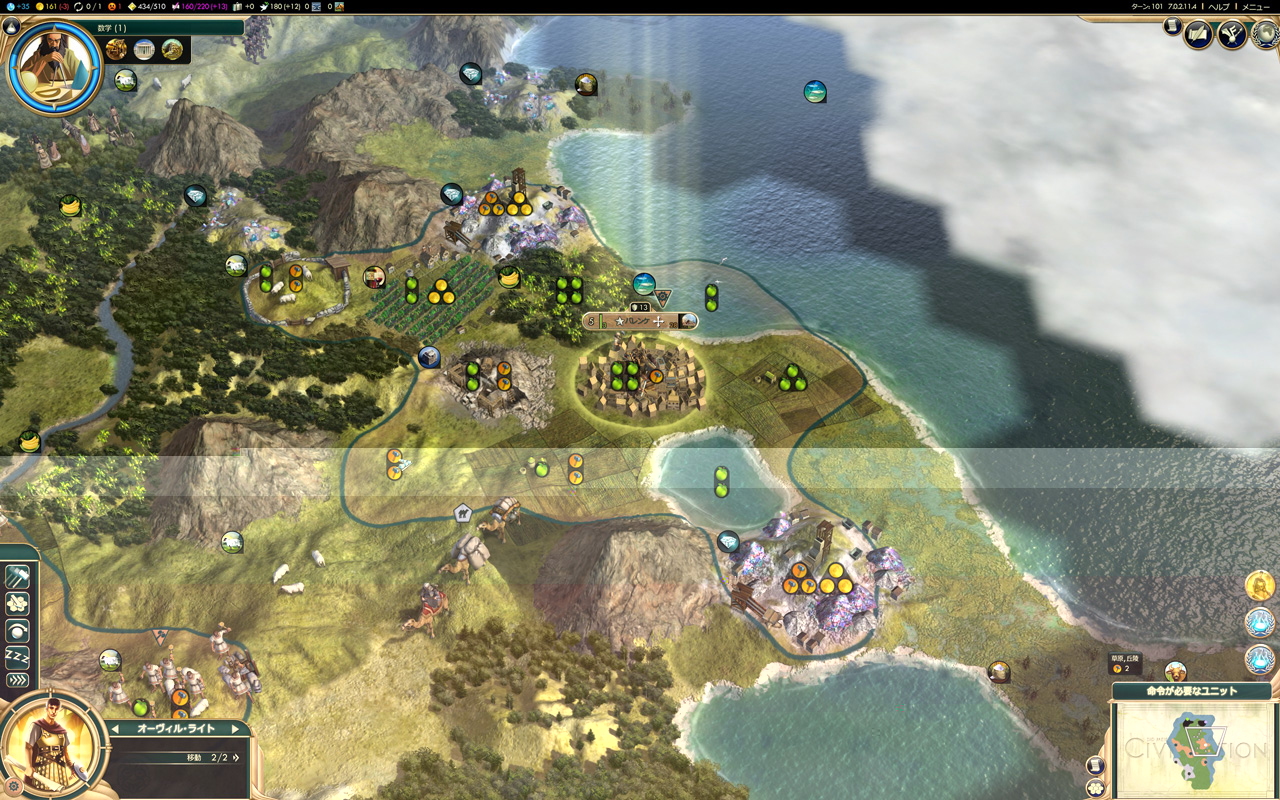Open the options gear beside the leader portrait

pyautogui.click(x=13, y=784)
